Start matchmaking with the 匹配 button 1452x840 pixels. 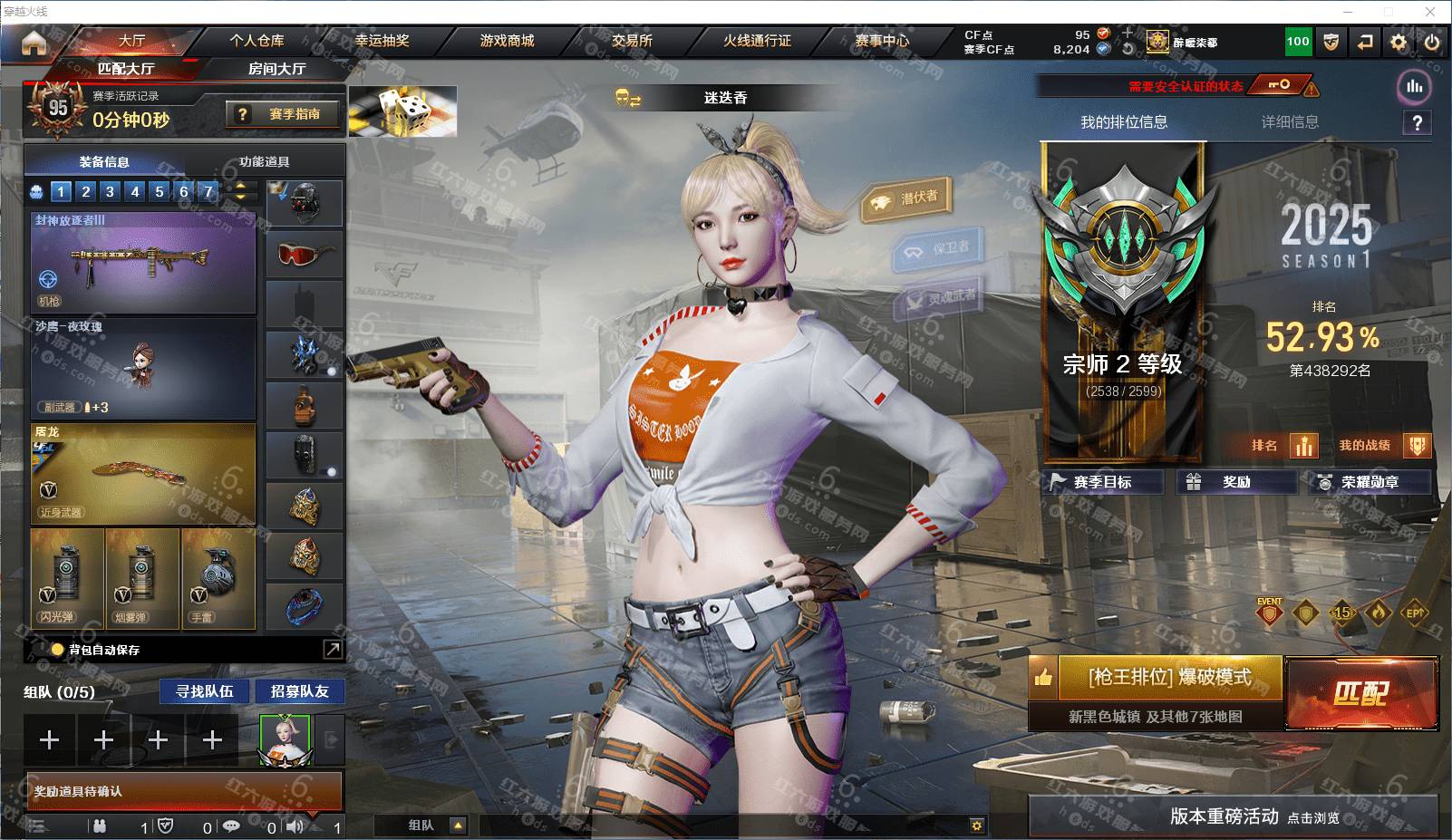(x=1361, y=693)
